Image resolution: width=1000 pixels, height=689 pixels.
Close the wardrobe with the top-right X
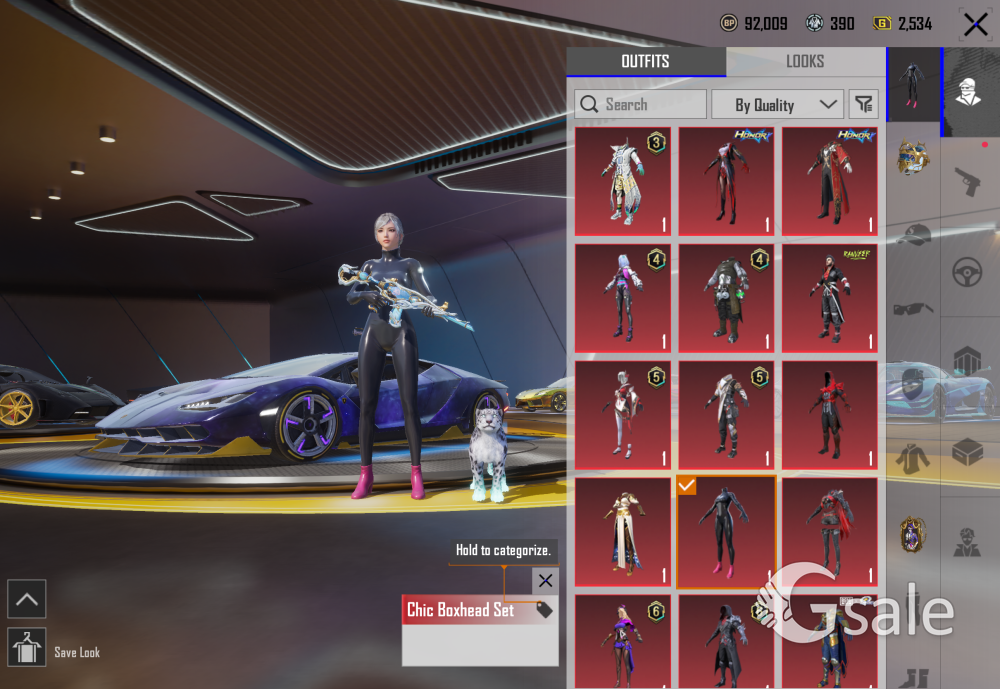[x=975, y=24]
